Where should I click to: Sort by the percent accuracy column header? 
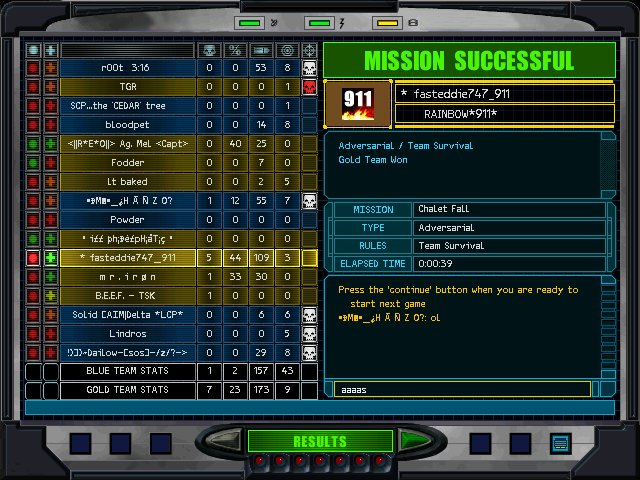click(x=235, y=49)
